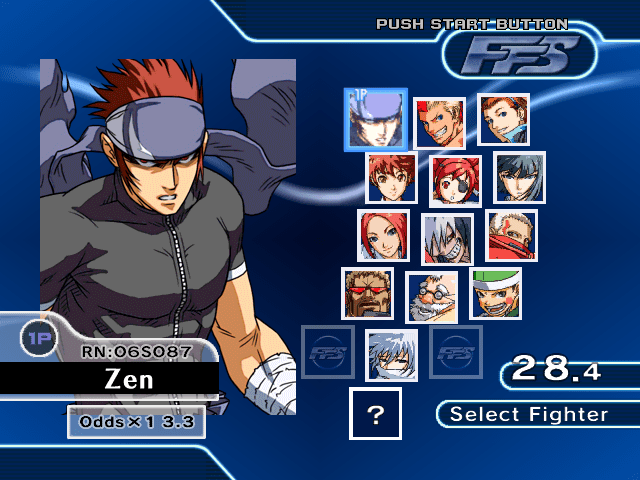This screenshot has width=640, height=480.
Task: Choose the pale white-haired grinning fighter
Action: click(x=447, y=239)
